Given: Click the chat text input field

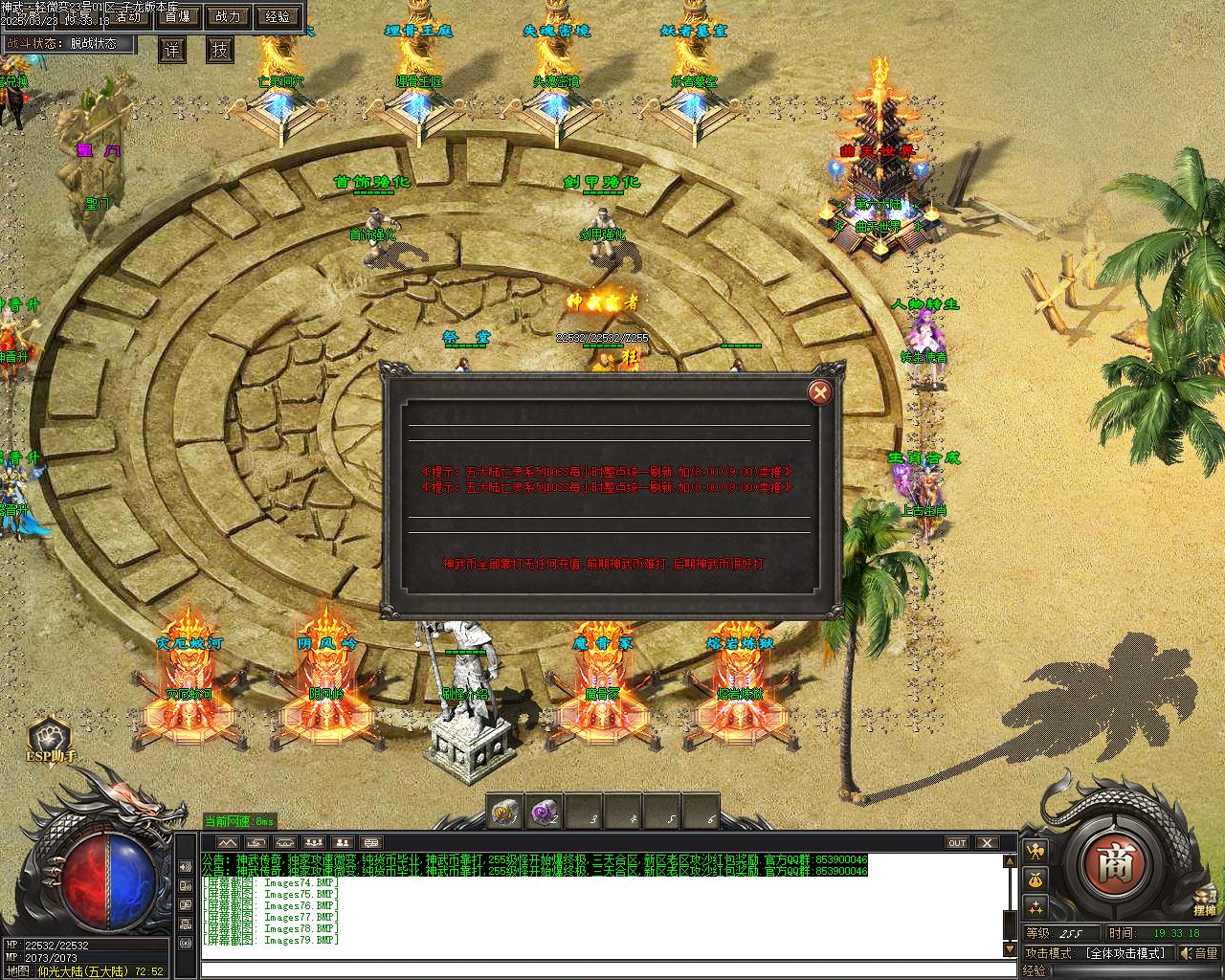Looking at the screenshot, I should coord(603,969).
